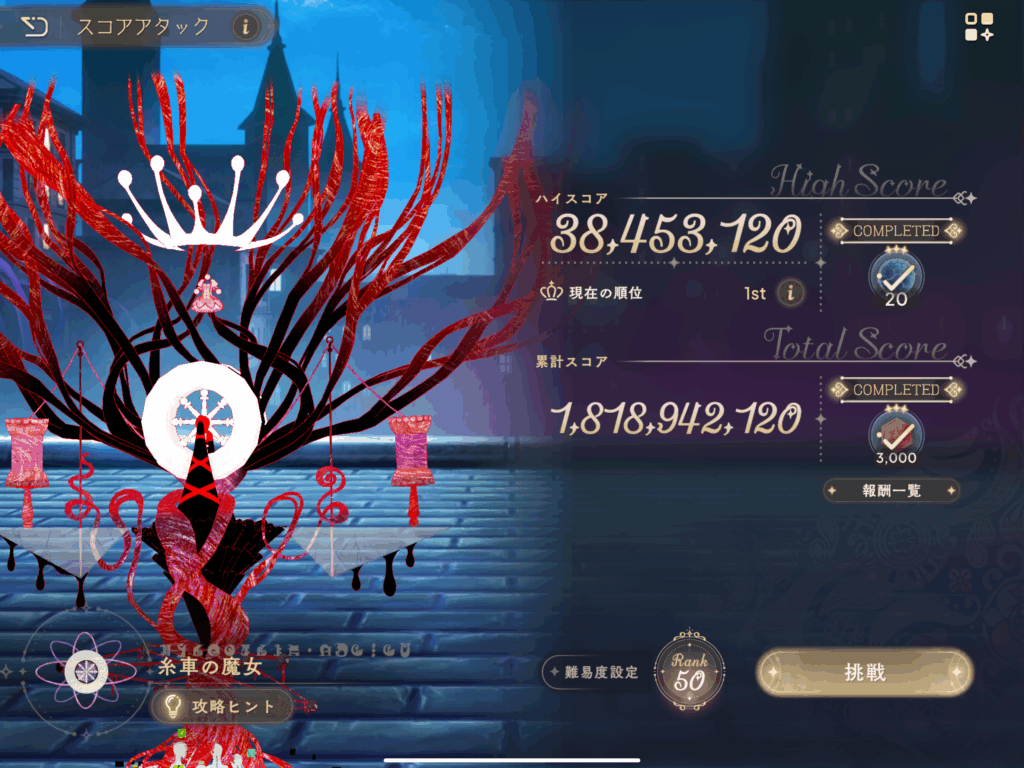Image resolution: width=1024 pixels, height=768 pixels.
Task: Open the 難易度設定 difficulty settings
Action: [x=595, y=672]
